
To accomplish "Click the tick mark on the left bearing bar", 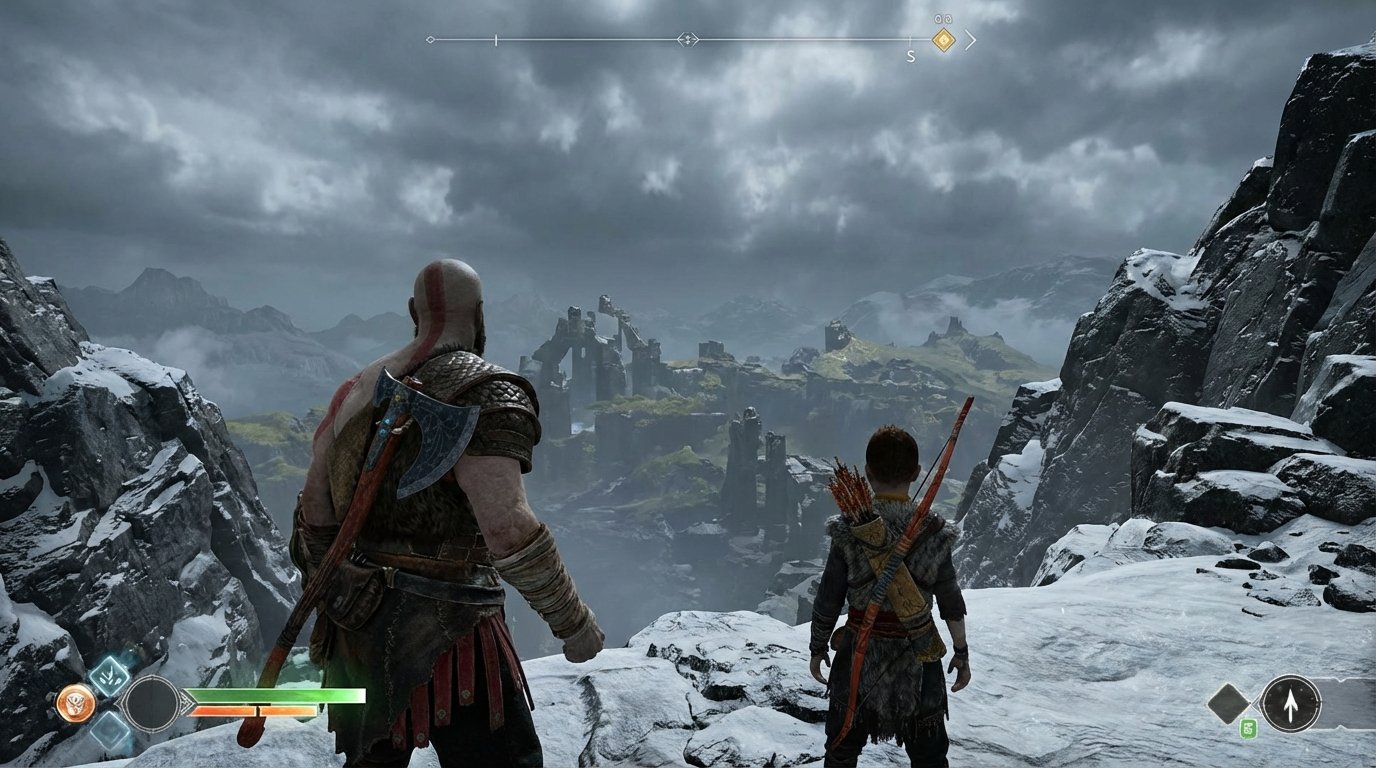I will point(496,39).
